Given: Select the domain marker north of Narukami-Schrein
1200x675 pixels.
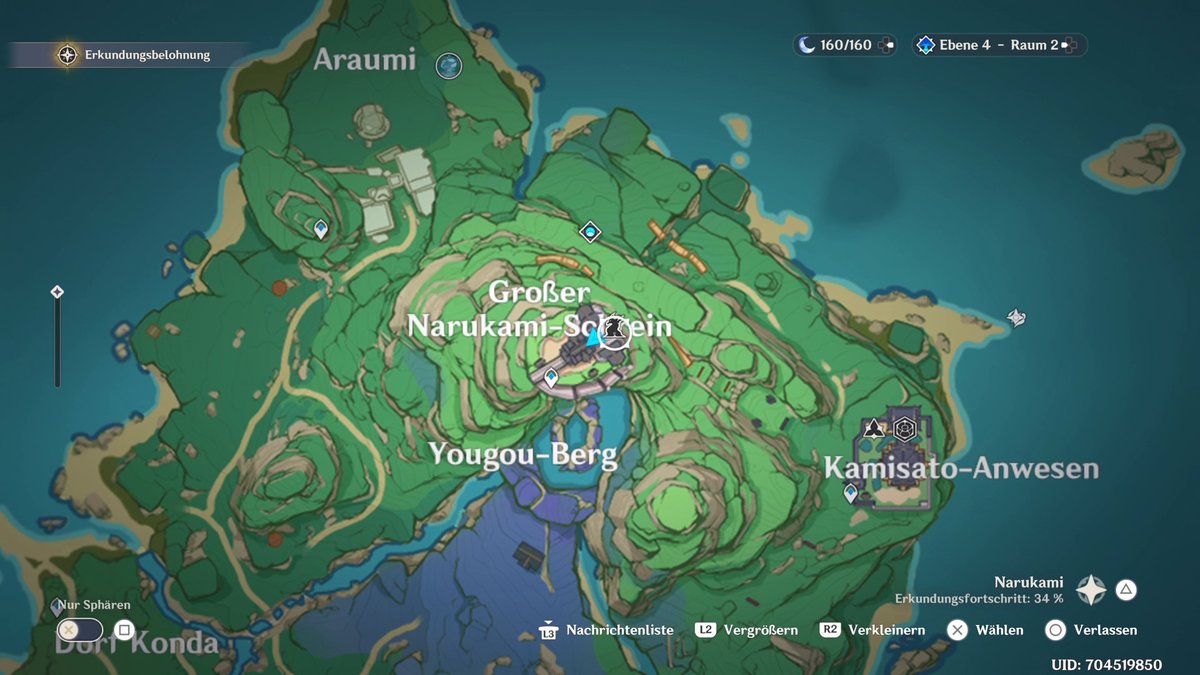Looking at the screenshot, I should point(590,232).
